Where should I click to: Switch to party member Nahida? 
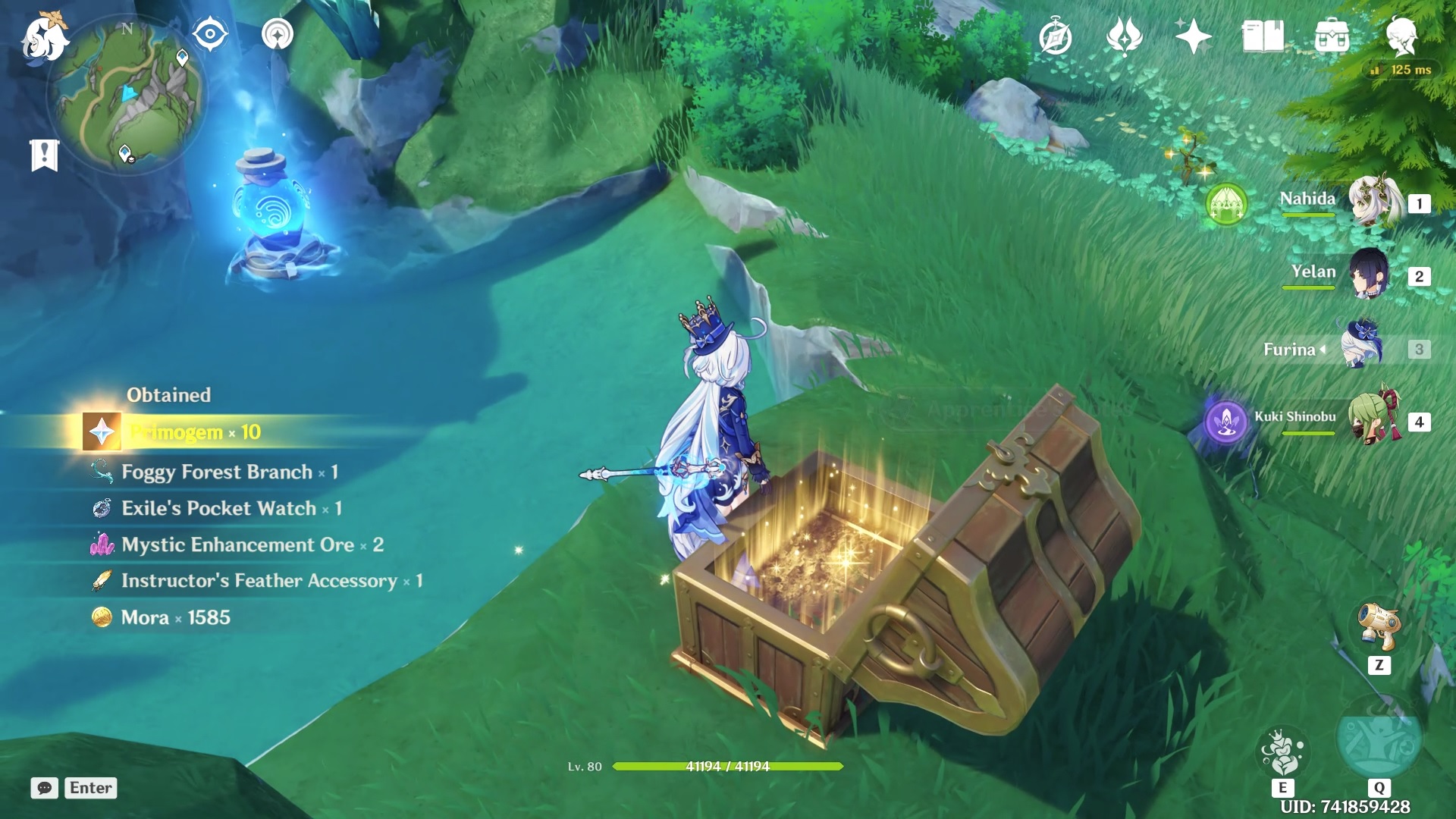pos(1373,202)
